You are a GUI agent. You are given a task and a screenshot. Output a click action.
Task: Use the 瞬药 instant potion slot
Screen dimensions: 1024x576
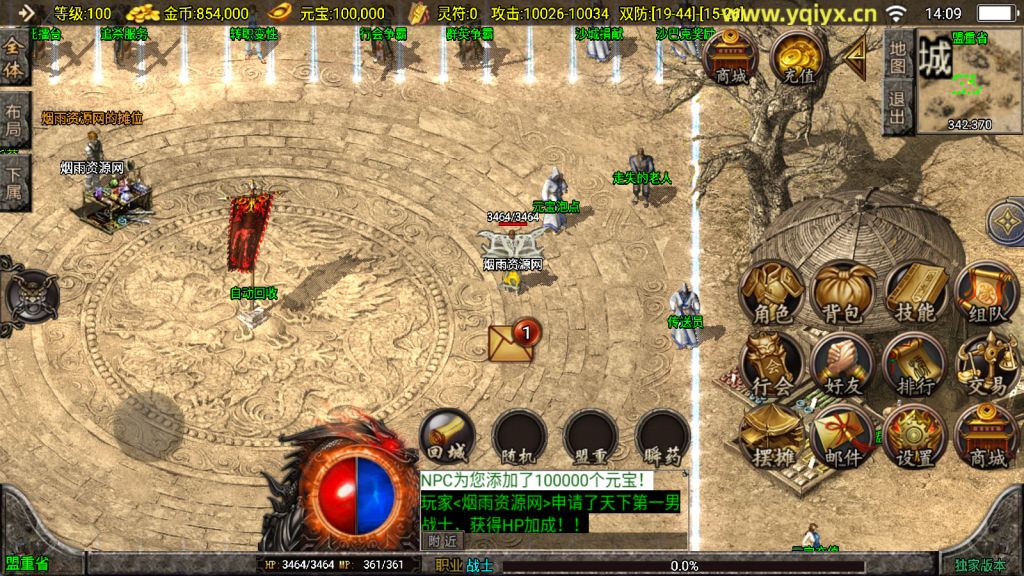(662, 438)
